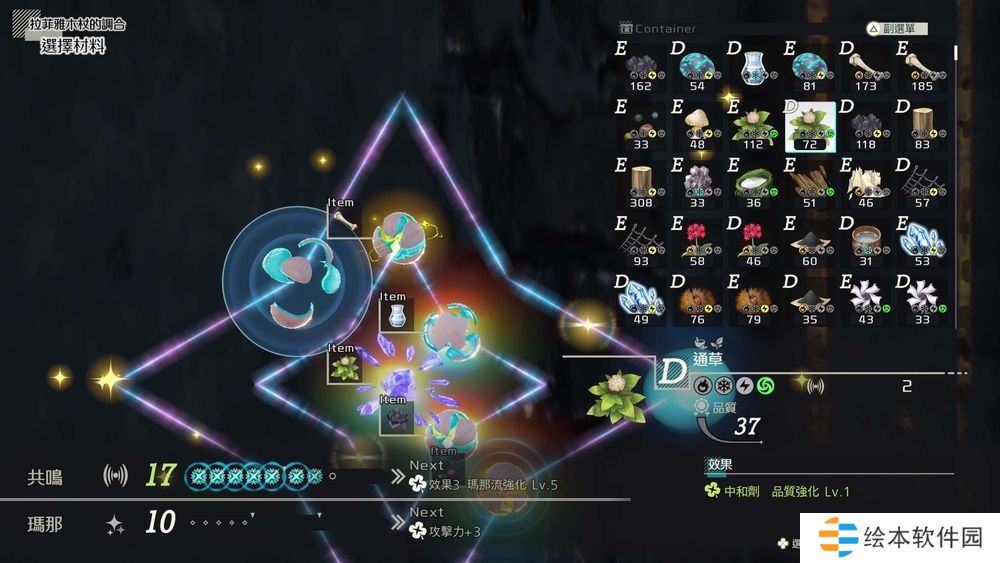Viewport: 1000px width, 563px height.
Task: Select the highlighted D-rank grass stack of 72
Action: click(x=809, y=127)
